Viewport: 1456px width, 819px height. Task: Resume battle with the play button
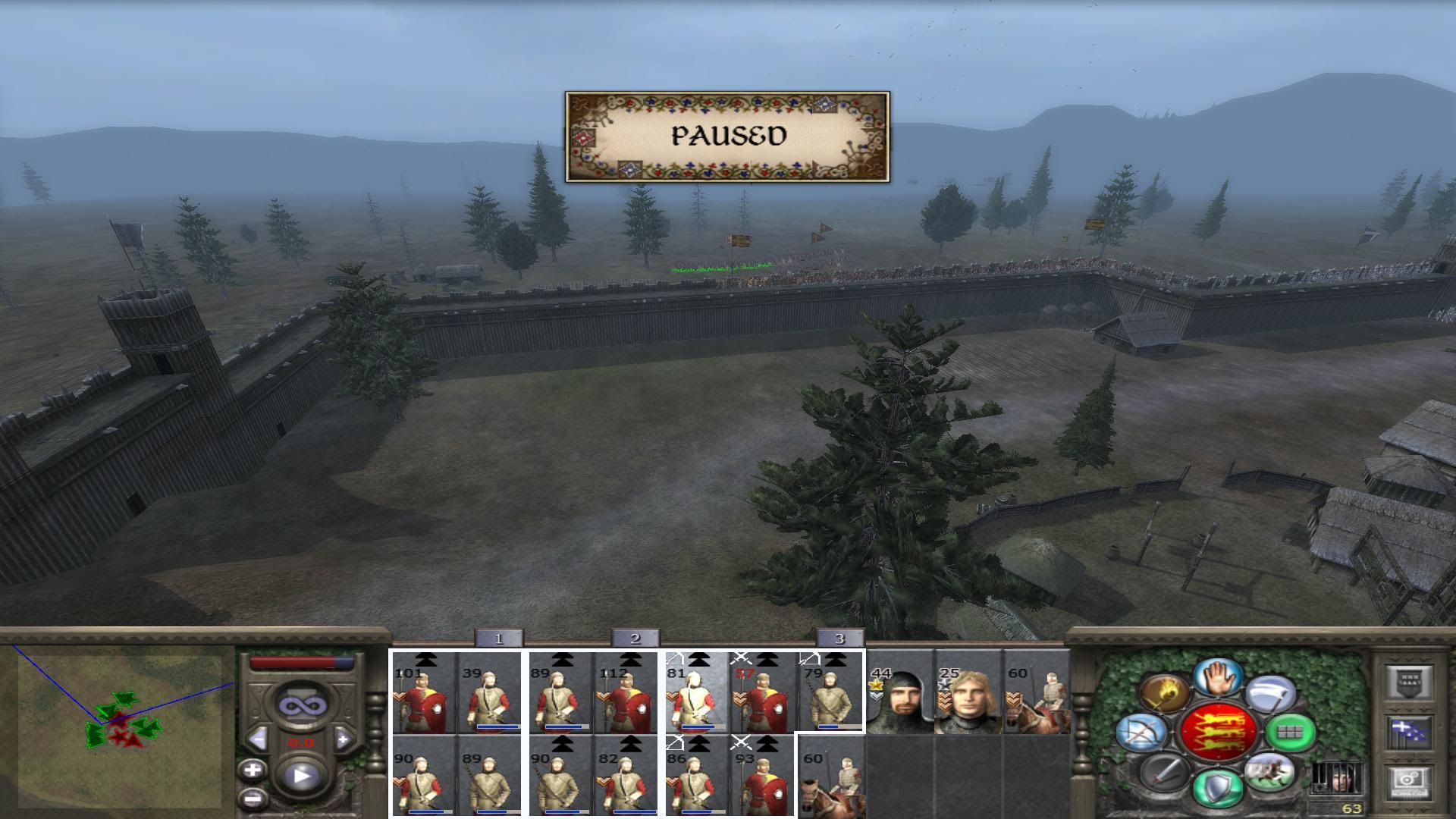click(x=302, y=775)
